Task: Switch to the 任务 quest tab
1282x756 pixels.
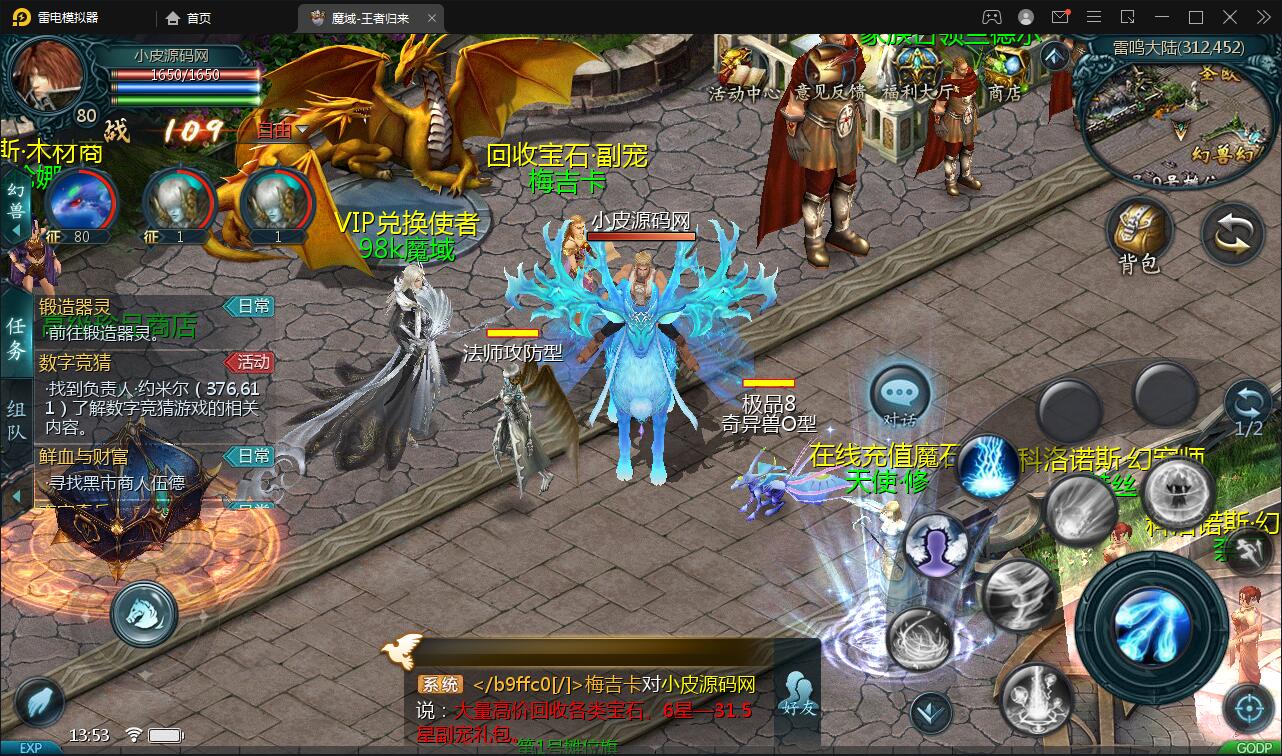Action: pos(17,338)
